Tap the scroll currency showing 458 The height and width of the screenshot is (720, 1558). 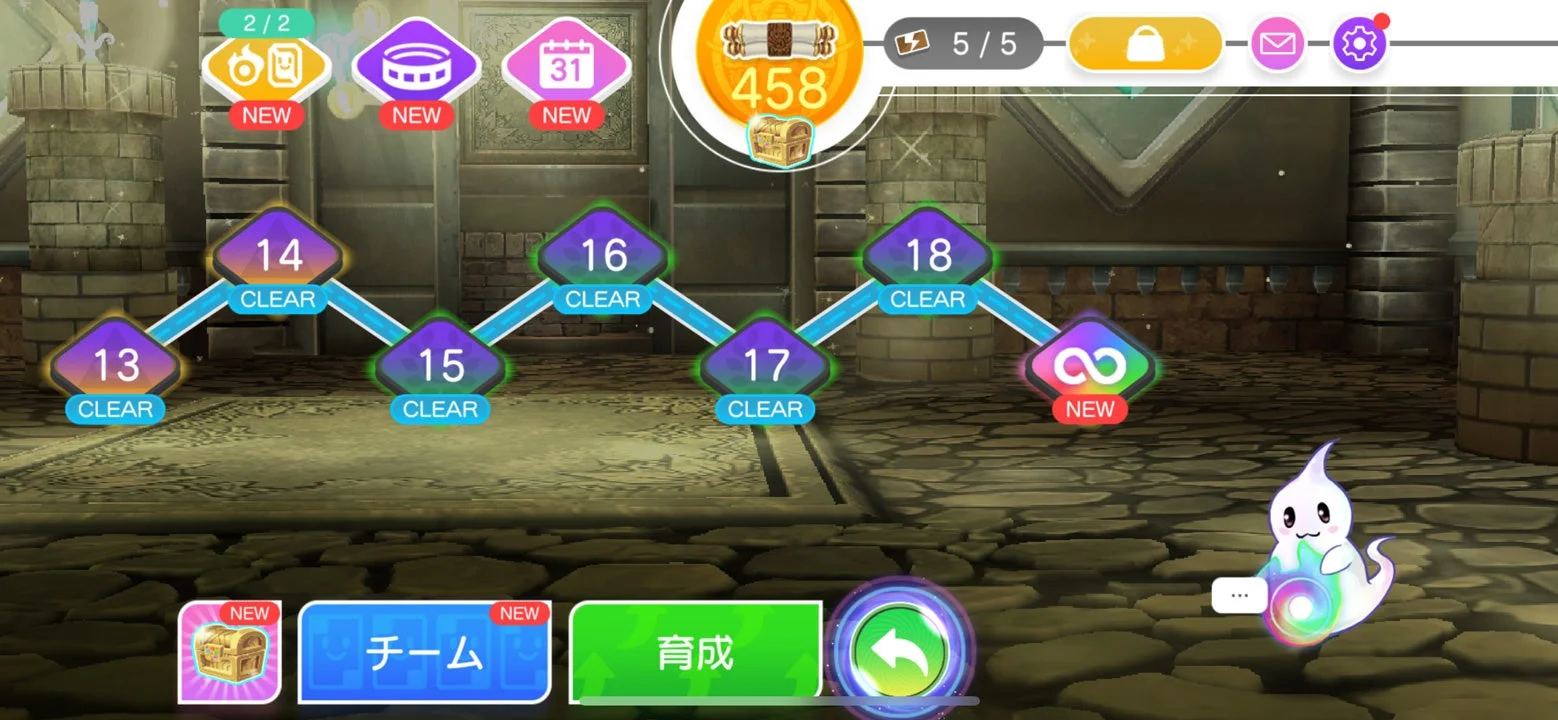(783, 60)
